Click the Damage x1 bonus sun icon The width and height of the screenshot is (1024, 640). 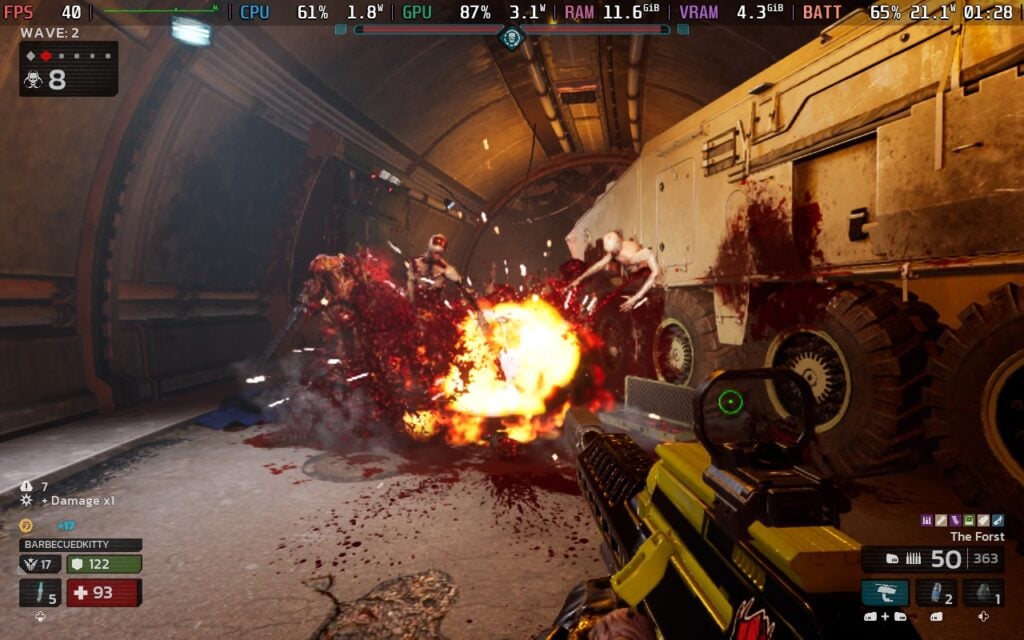point(27,500)
